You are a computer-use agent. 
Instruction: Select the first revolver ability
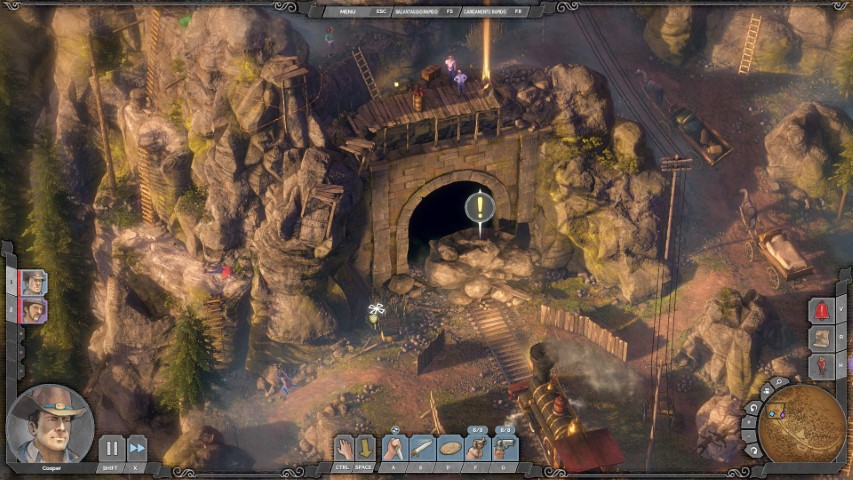point(478,448)
